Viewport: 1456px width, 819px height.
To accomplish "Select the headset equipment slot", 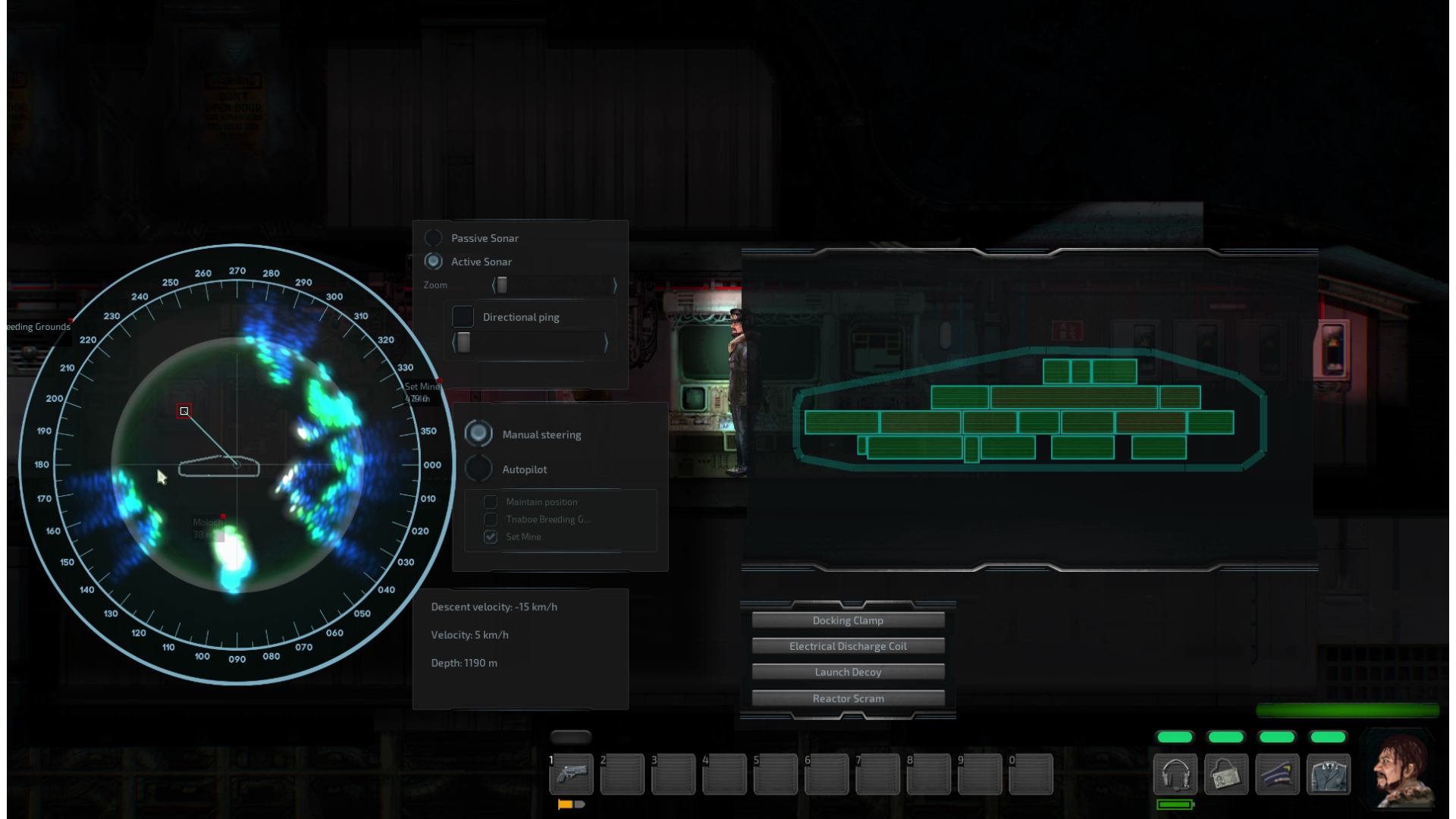I will click(x=1175, y=774).
